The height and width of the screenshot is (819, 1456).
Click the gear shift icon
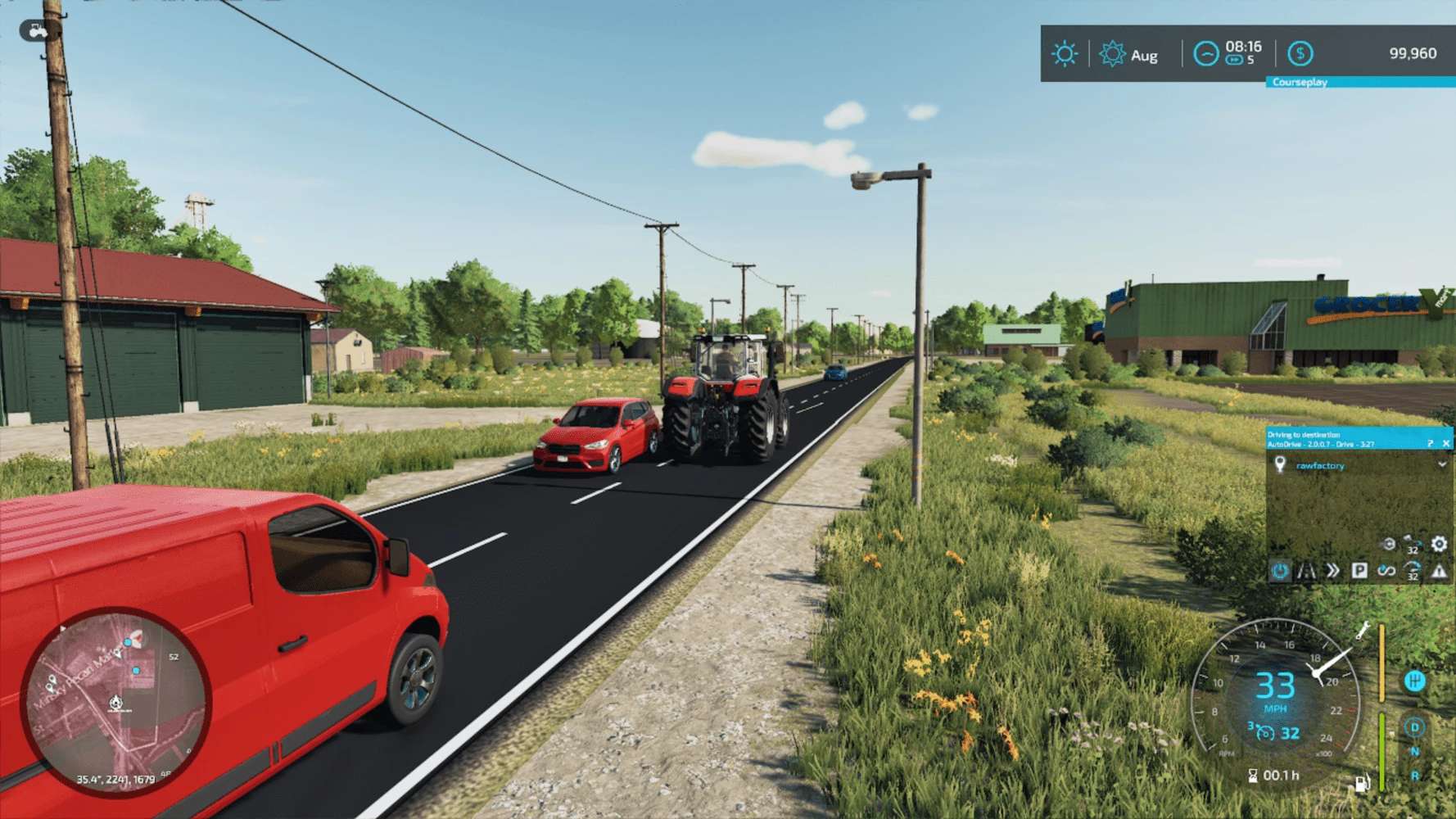1414,681
